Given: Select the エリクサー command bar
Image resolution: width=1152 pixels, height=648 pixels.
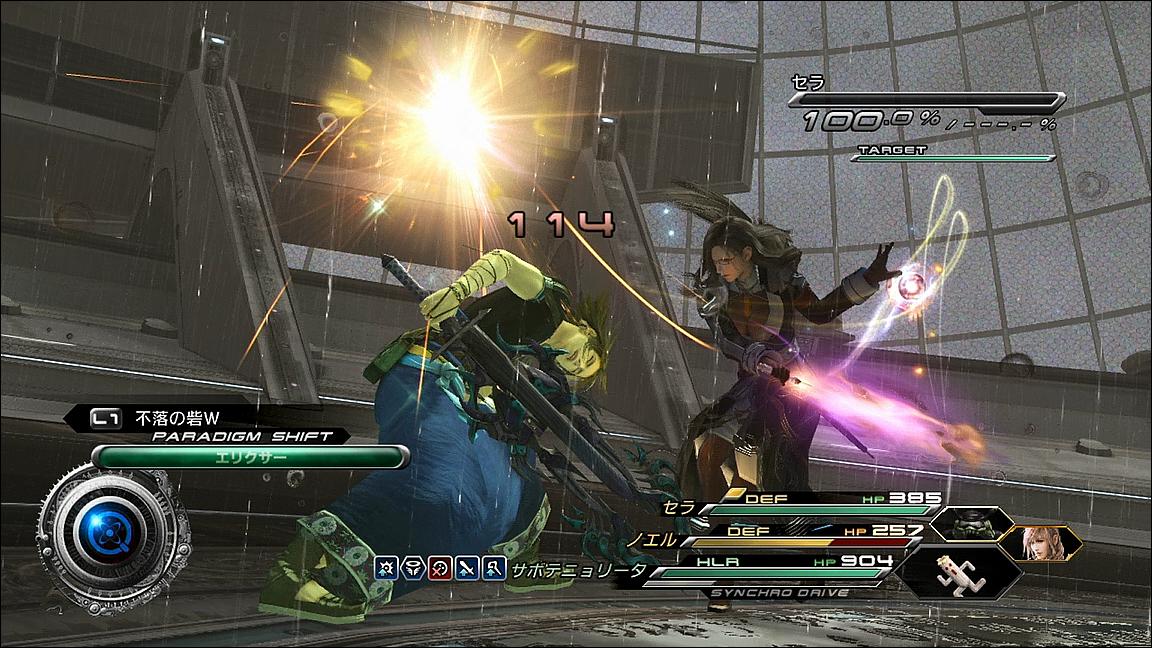Looking at the screenshot, I should [x=250, y=457].
